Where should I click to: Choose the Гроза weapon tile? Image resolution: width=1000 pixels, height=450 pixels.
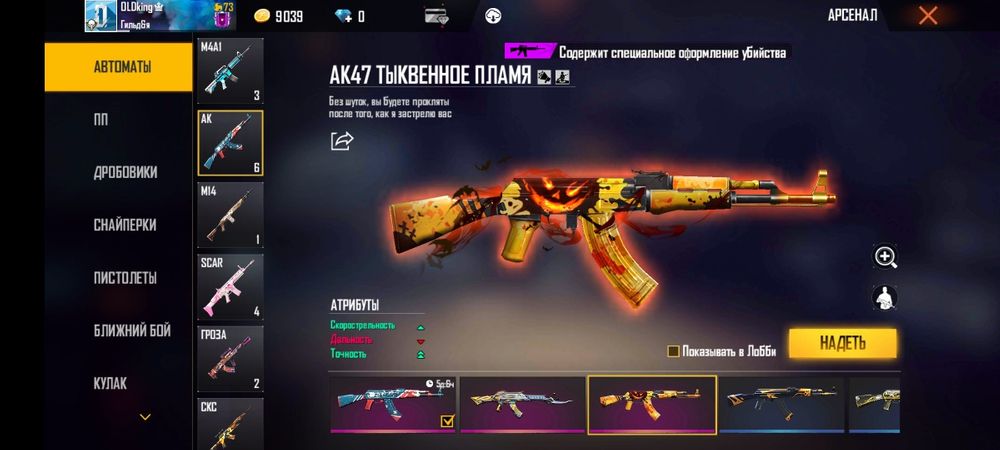pos(230,358)
